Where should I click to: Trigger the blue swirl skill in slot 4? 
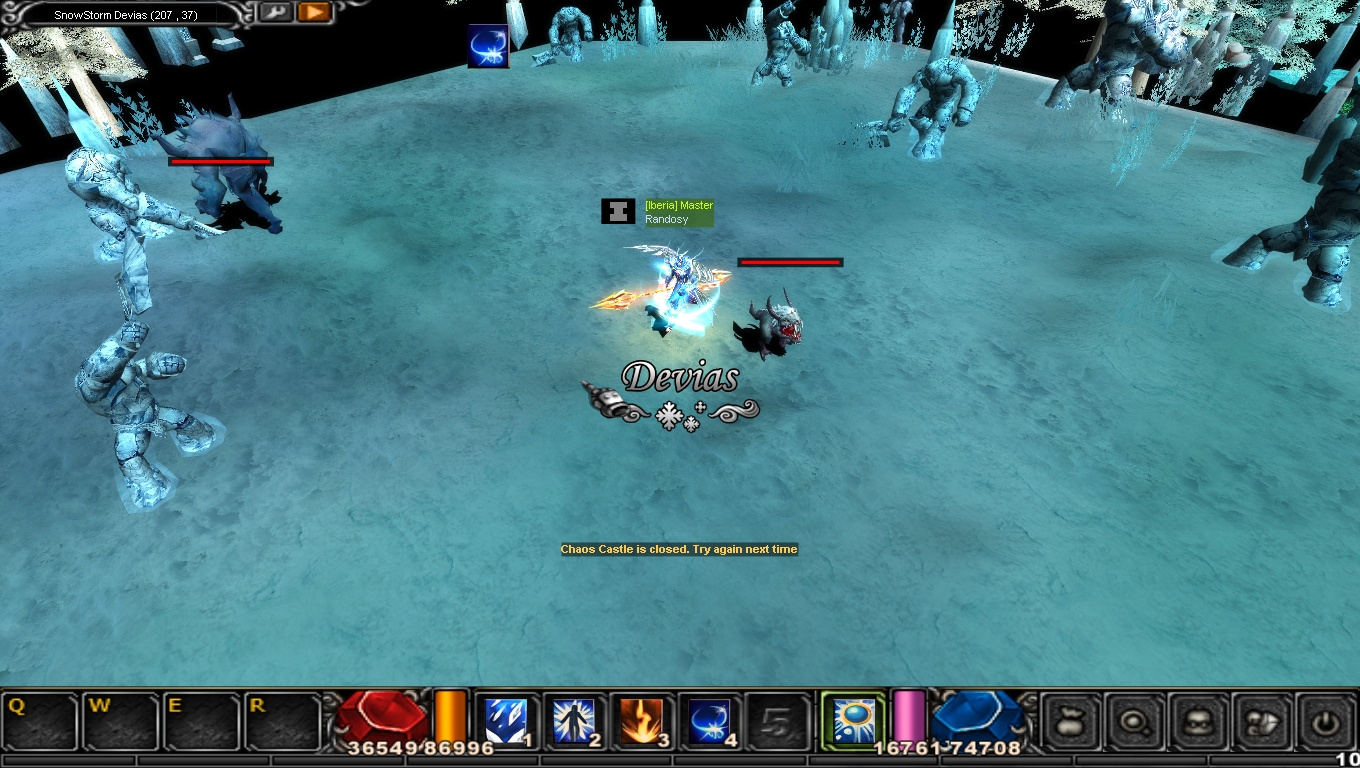709,721
